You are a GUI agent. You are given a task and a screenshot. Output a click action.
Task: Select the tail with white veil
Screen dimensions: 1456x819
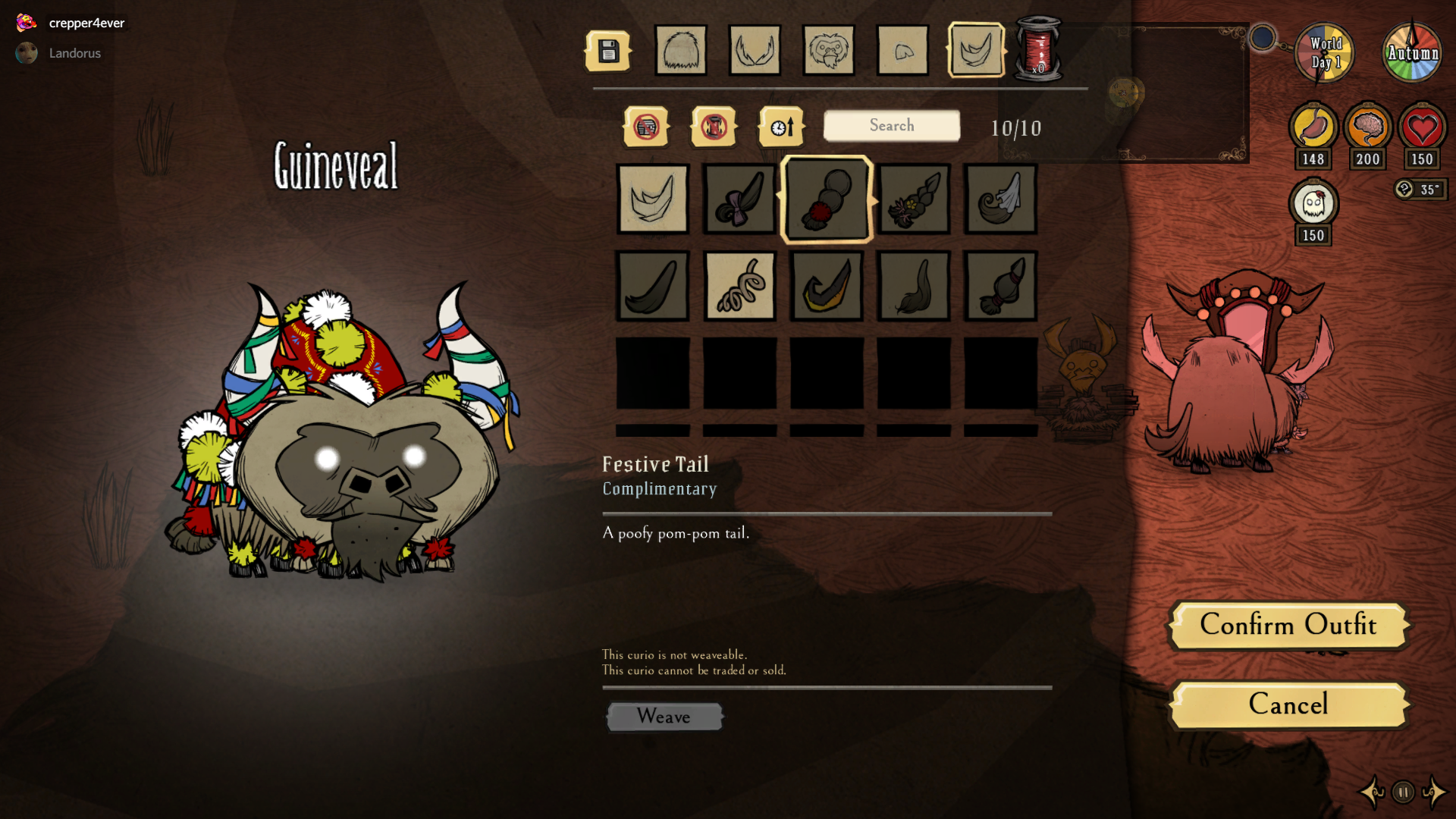(1001, 199)
